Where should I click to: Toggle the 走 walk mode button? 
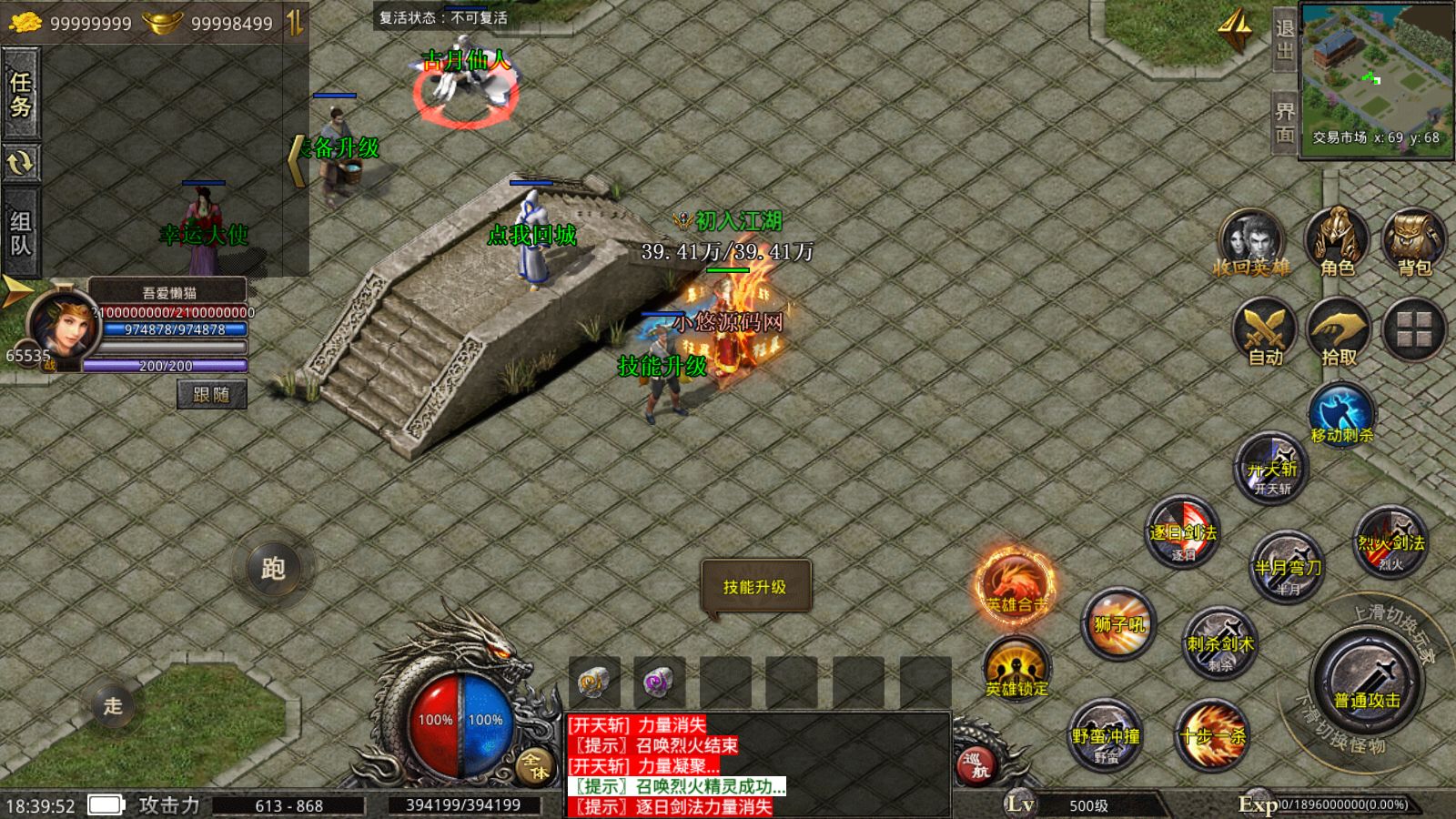point(113,705)
